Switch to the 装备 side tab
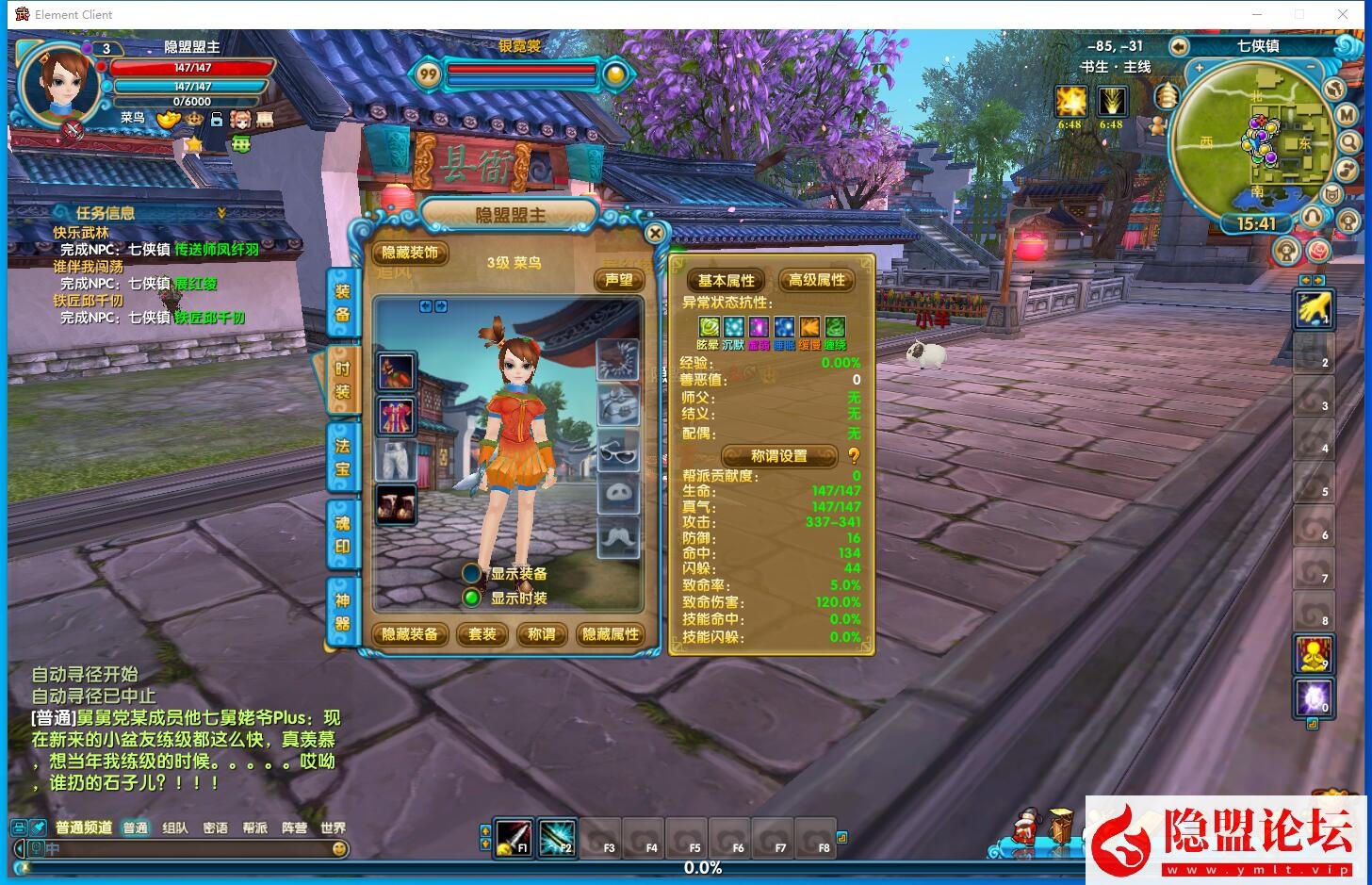The width and height of the screenshot is (1372, 885). point(342,303)
